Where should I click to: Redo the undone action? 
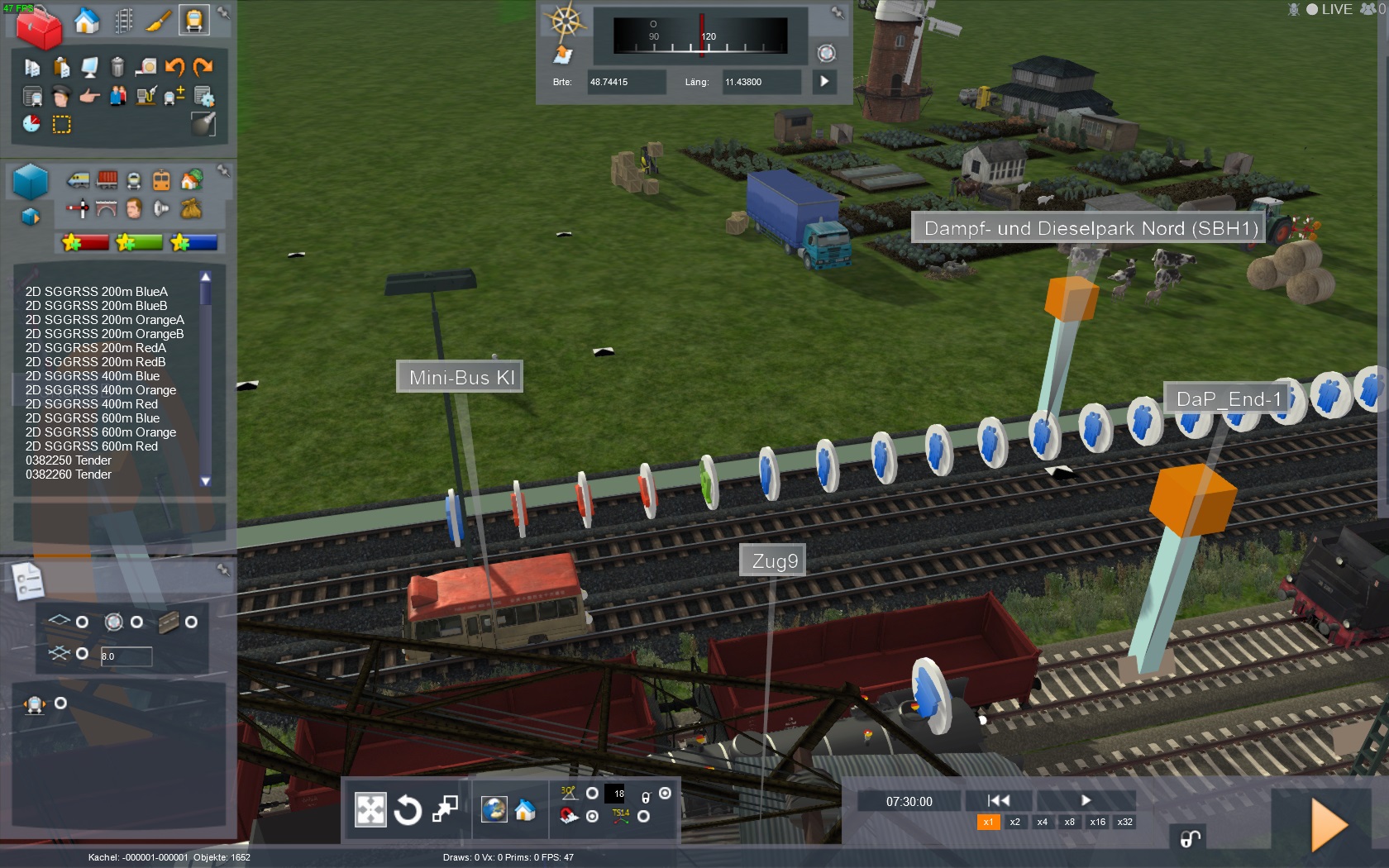click(x=203, y=66)
